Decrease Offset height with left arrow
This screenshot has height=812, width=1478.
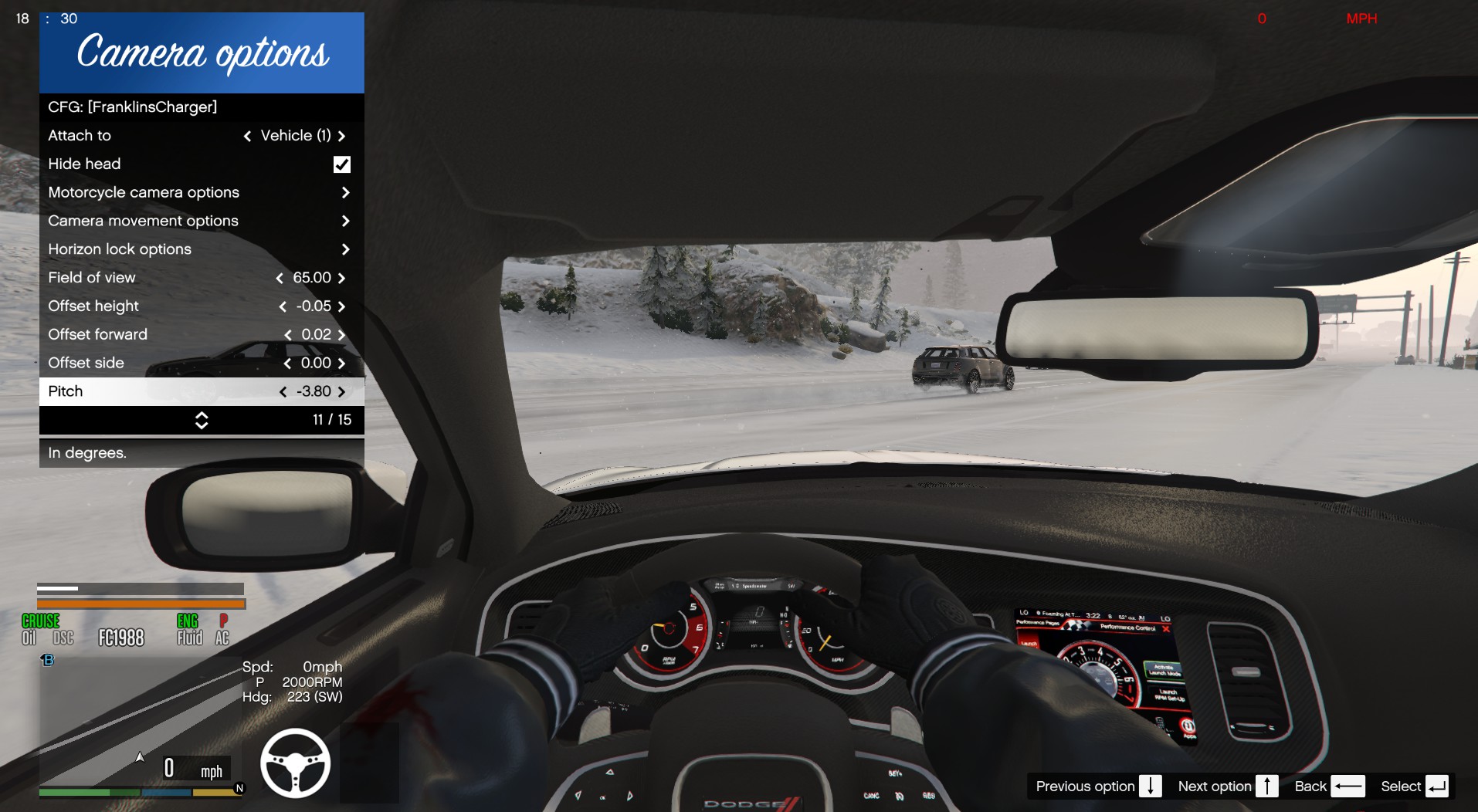[283, 306]
